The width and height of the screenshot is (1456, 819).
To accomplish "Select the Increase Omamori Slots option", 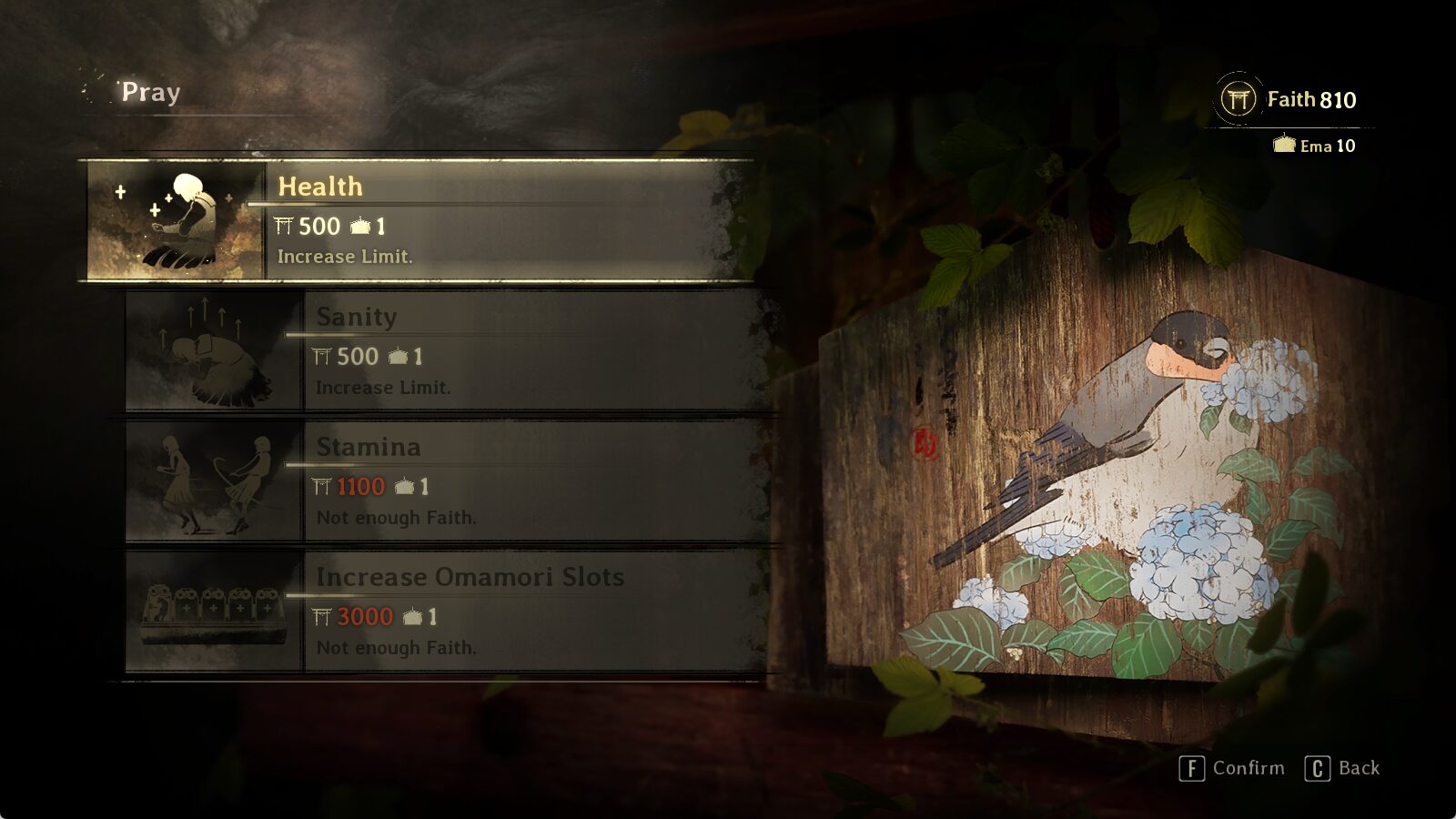I will pos(510,612).
